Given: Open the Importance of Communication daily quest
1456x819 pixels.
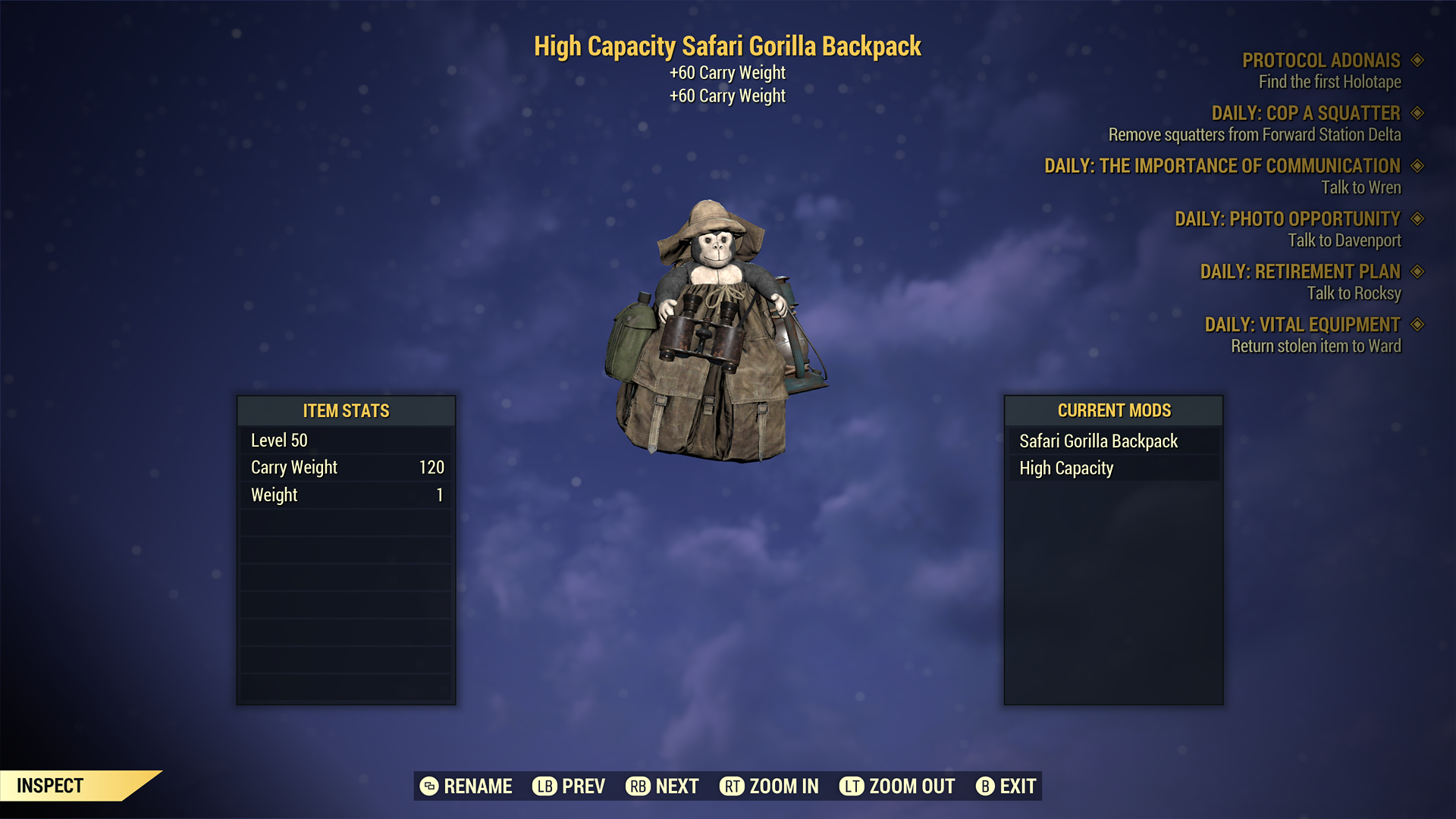Looking at the screenshot, I should point(1222,166).
